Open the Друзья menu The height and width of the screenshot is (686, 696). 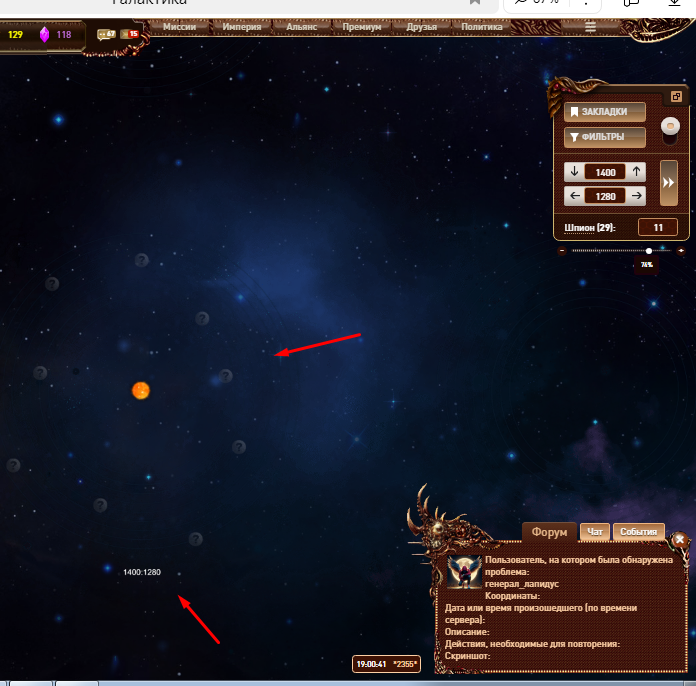(422, 27)
